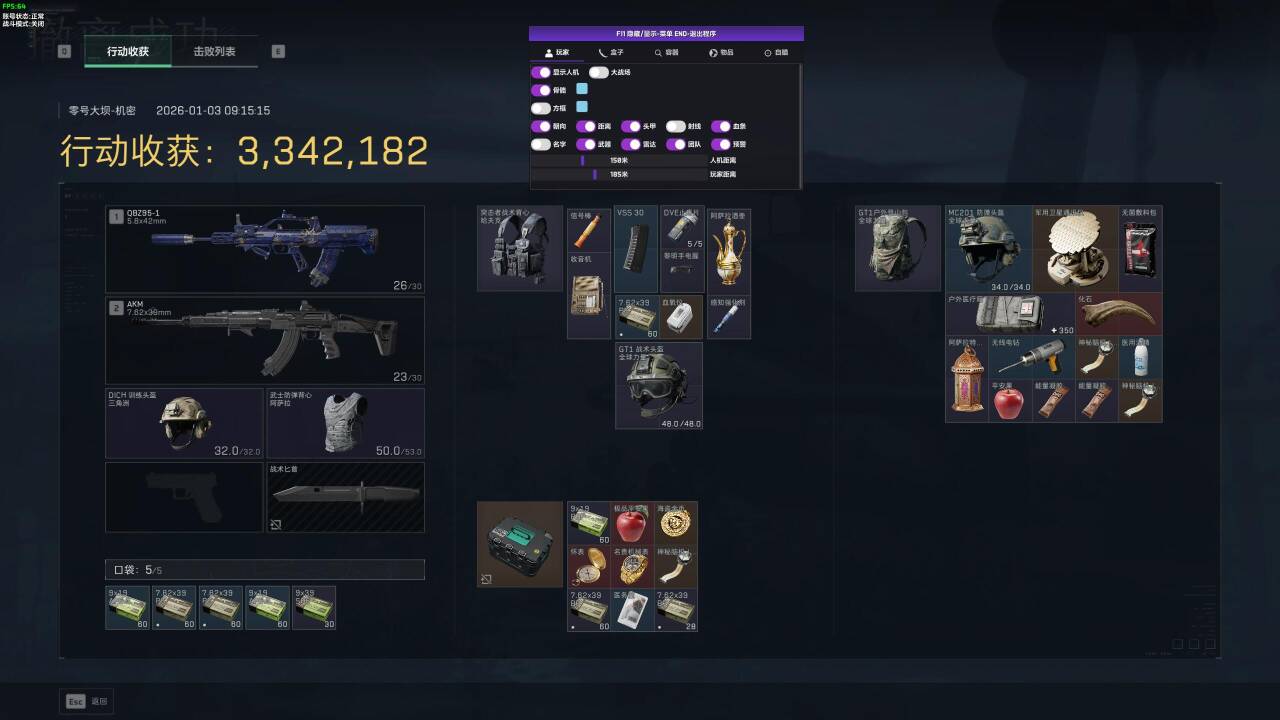Toggle the 射线 switch
Viewport: 1280px width, 720px height.
coord(676,127)
